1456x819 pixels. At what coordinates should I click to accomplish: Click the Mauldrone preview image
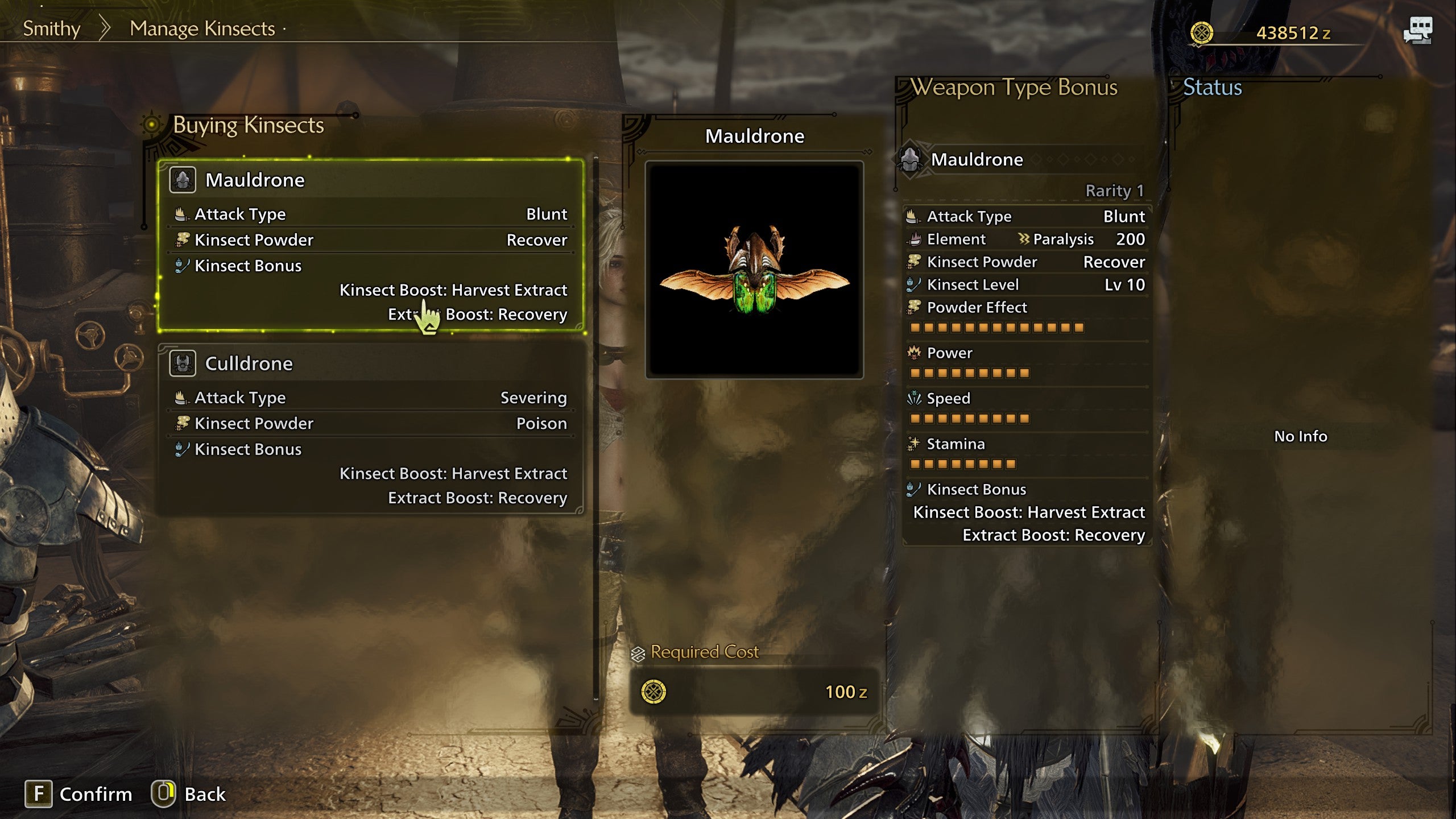pos(754,270)
